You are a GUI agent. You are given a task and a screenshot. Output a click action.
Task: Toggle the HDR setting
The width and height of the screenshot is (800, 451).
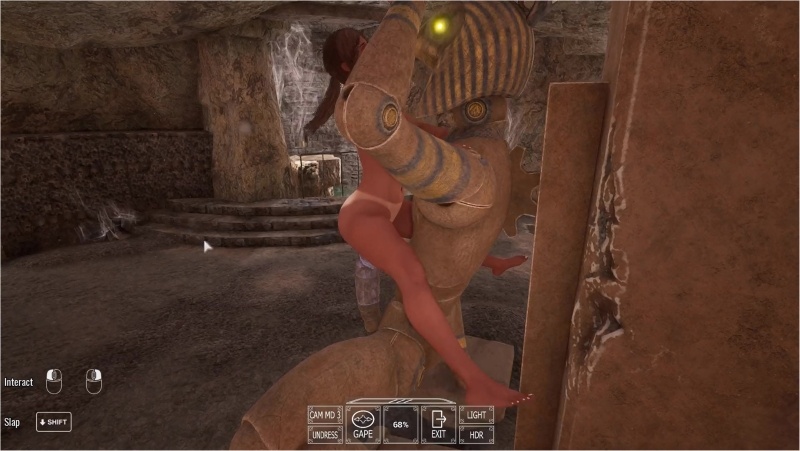[476, 435]
